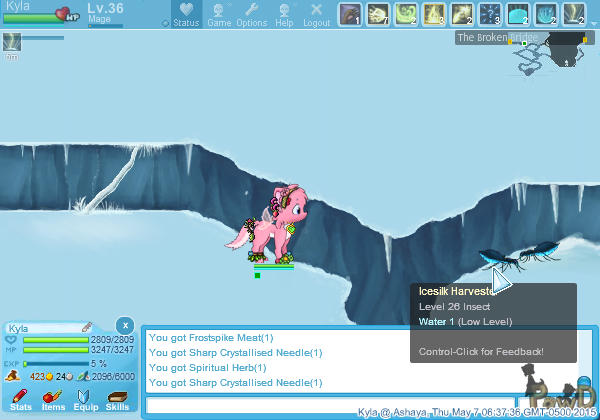
Task: Open the Help menu
Action: pos(284,14)
